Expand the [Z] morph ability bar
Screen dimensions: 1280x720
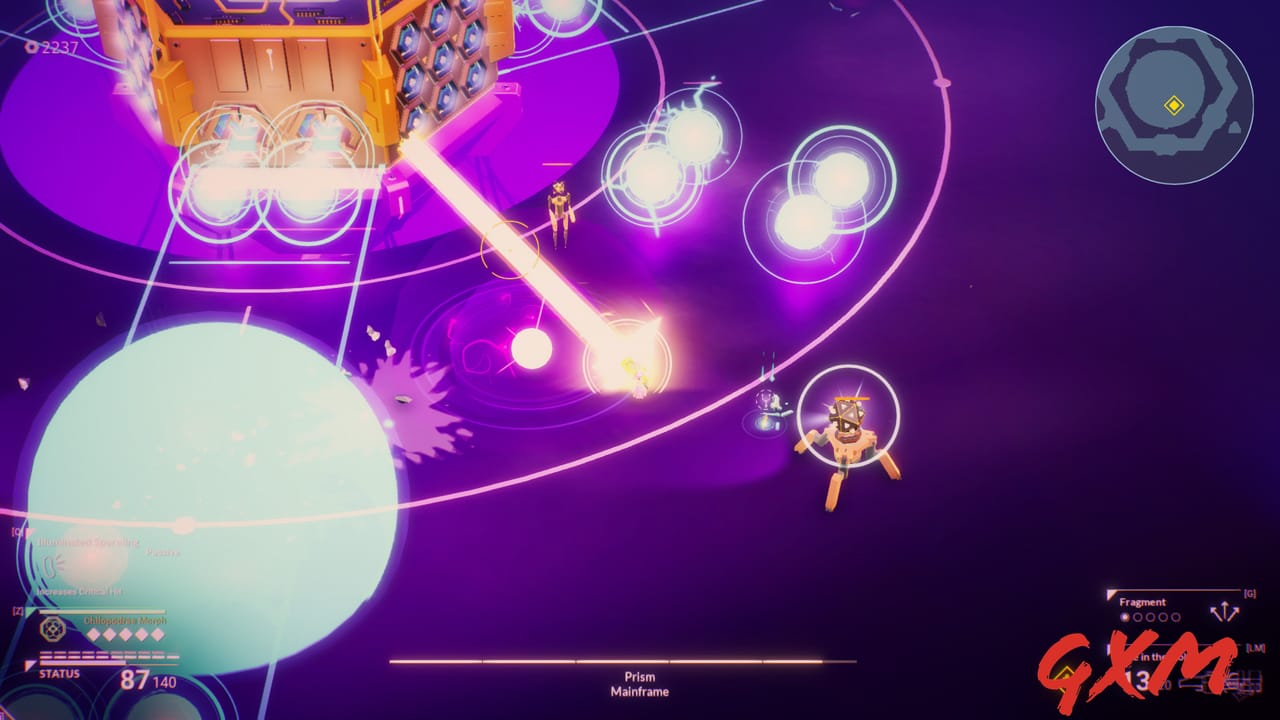click(17, 610)
